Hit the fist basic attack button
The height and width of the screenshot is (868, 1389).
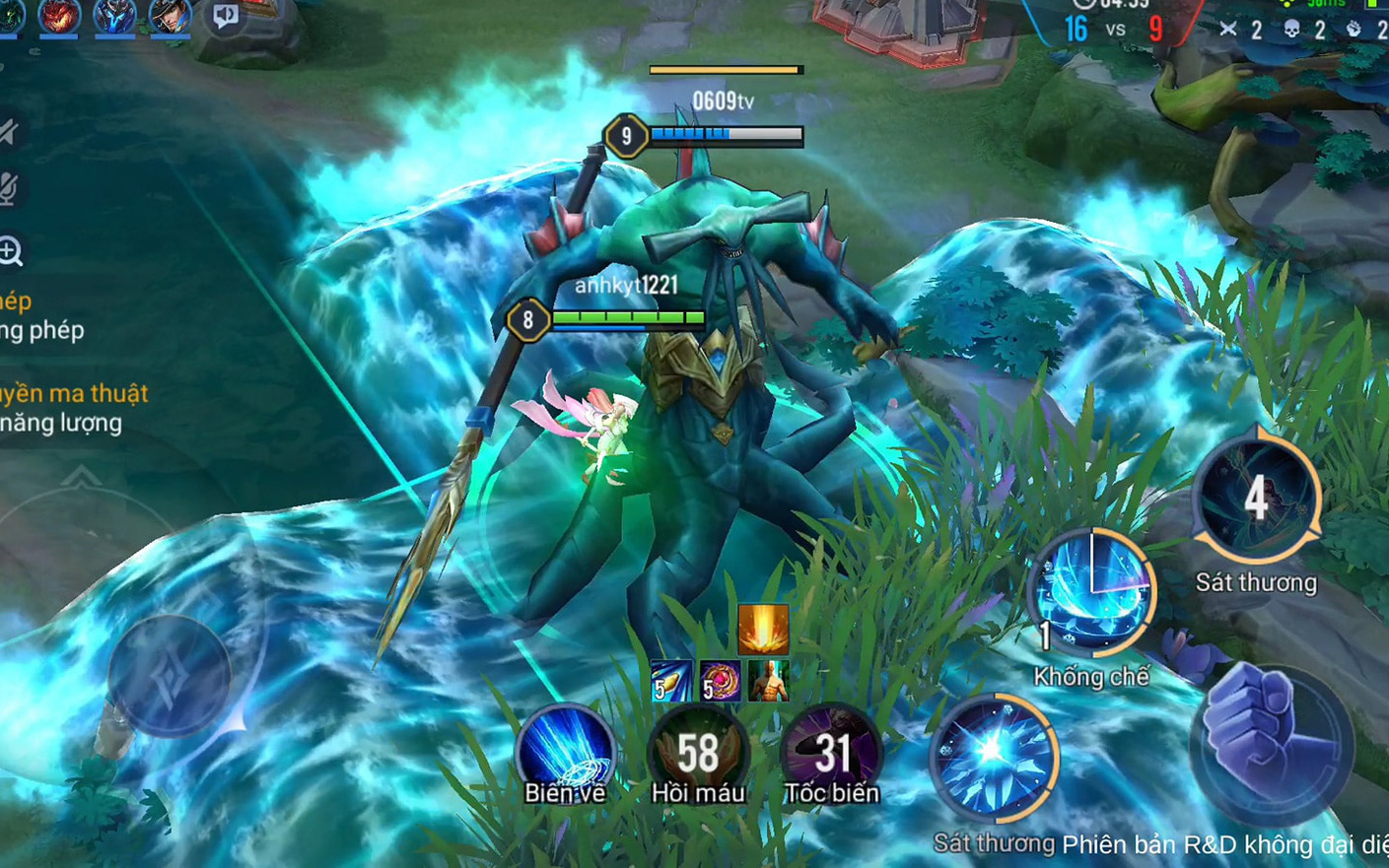point(1272,741)
